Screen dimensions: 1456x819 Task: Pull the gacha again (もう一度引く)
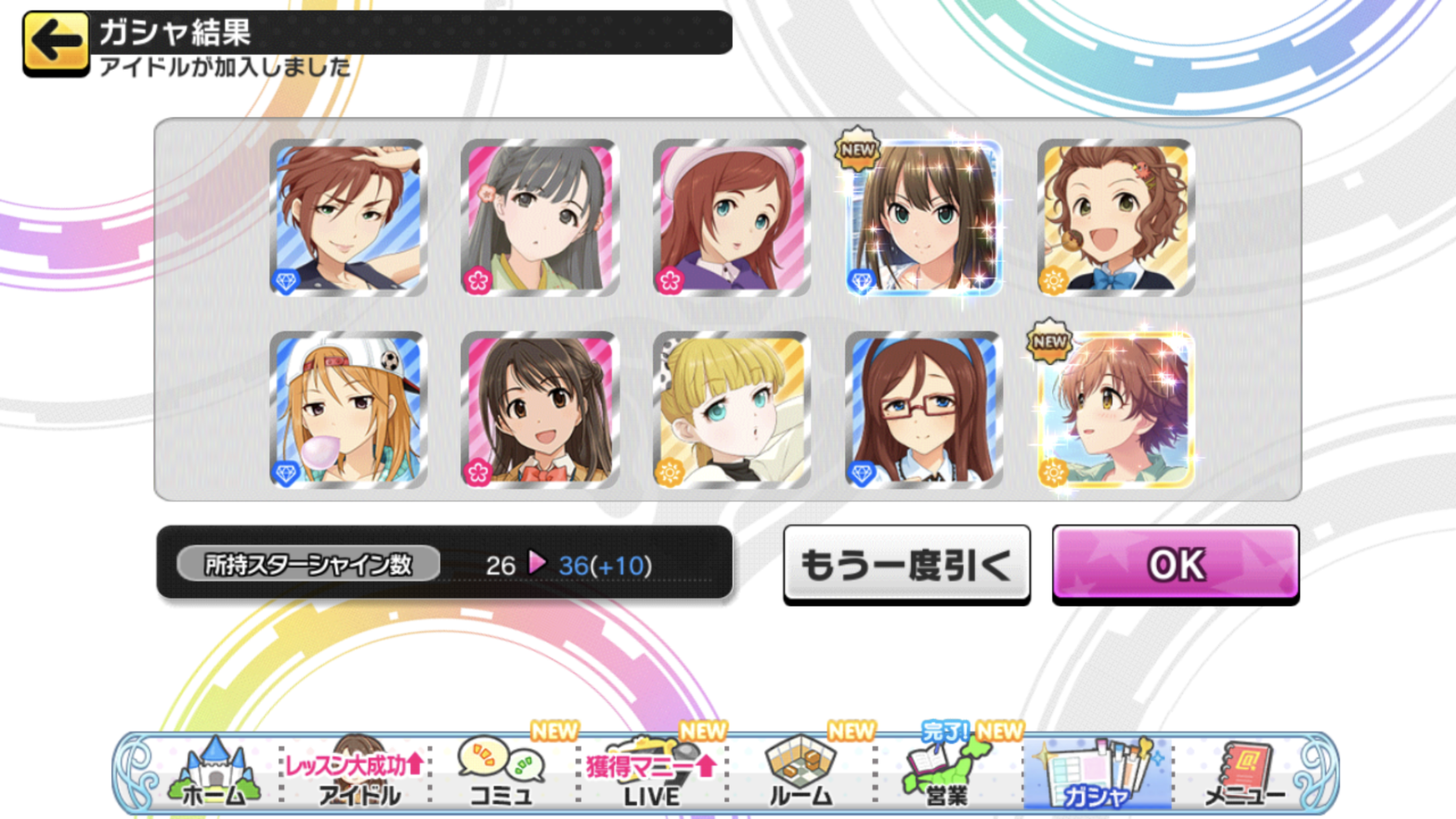tap(906, 564)
